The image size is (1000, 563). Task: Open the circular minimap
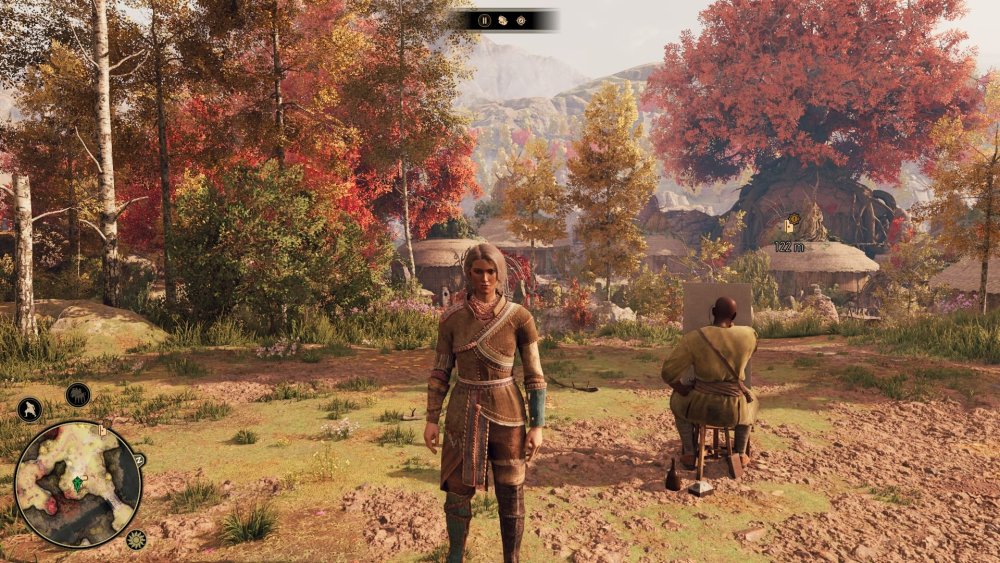pyautogui.click(x=78, y=484)
